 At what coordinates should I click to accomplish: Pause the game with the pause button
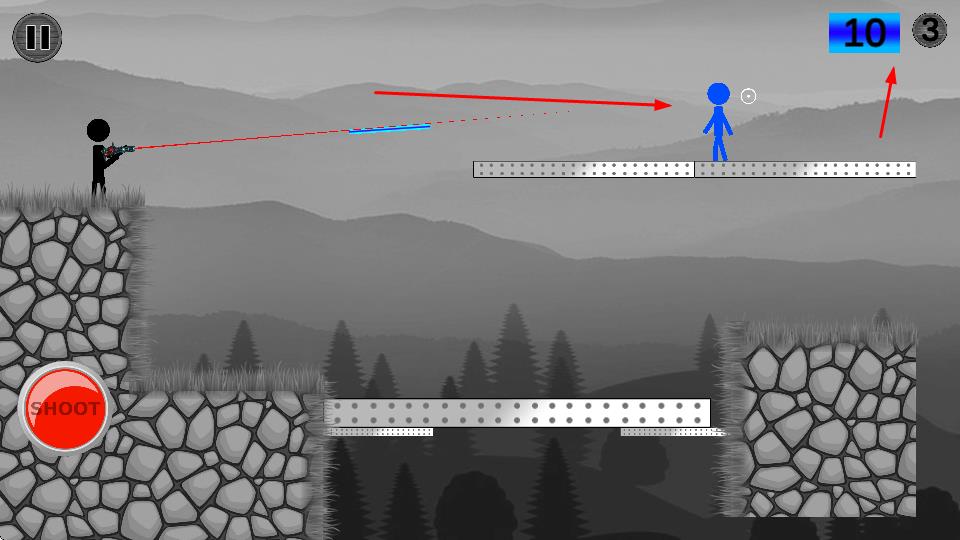tap(37, 37)
